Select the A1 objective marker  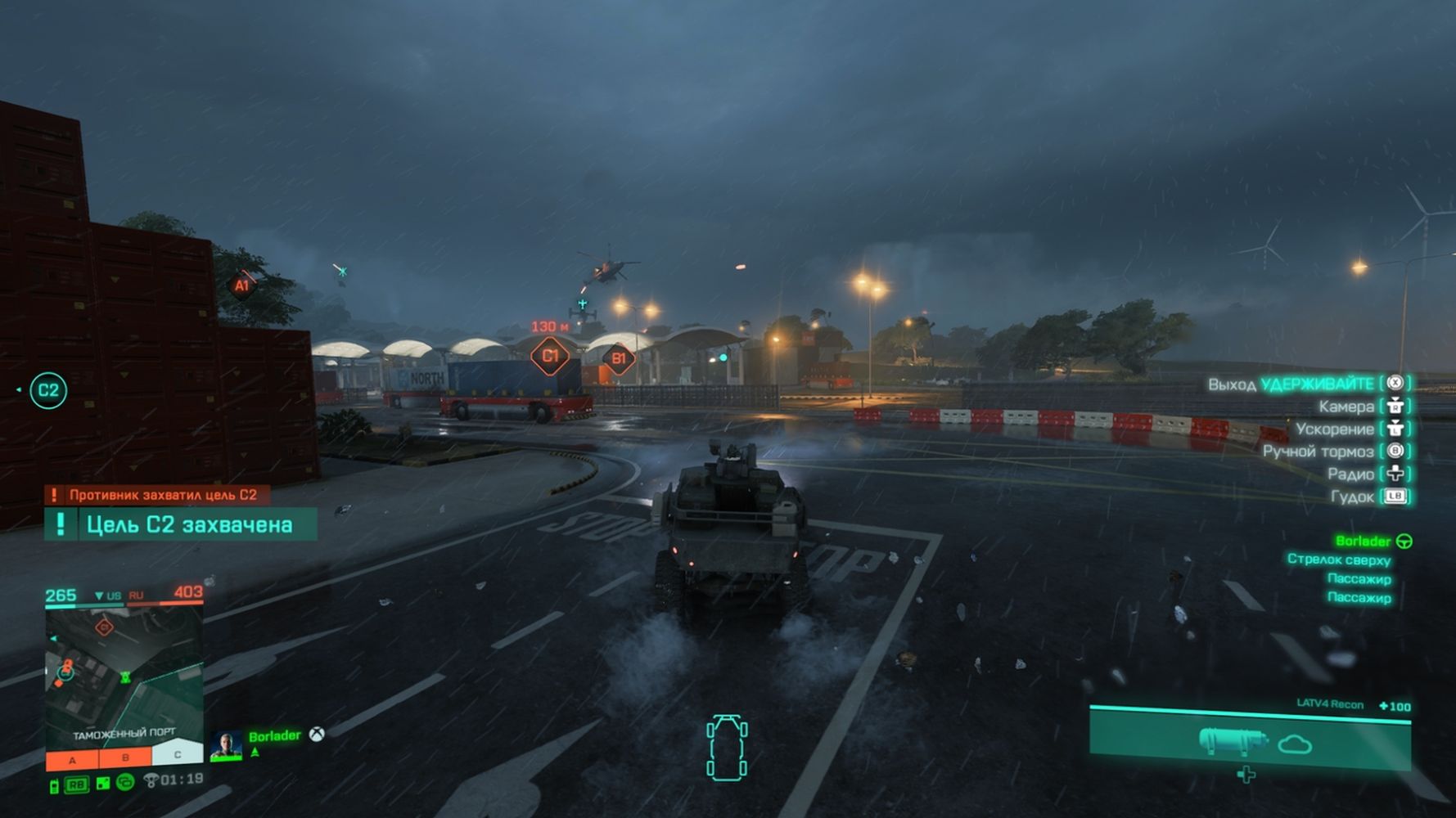241,285
